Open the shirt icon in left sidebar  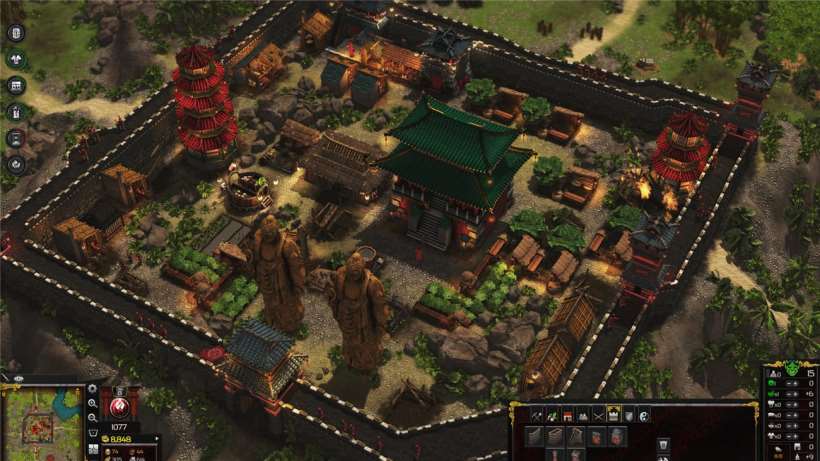tap(16, 59)
